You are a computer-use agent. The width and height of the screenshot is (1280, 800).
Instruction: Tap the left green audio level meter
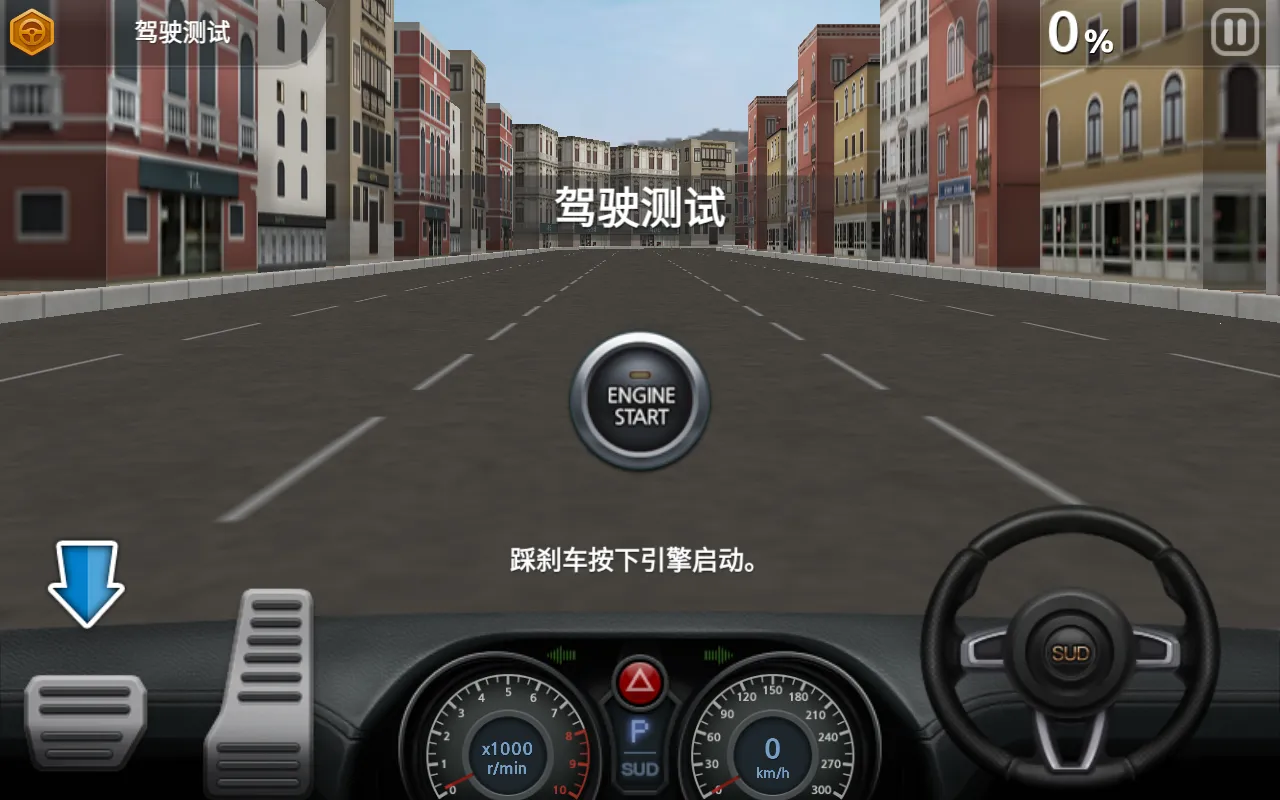tap(560, 655)
